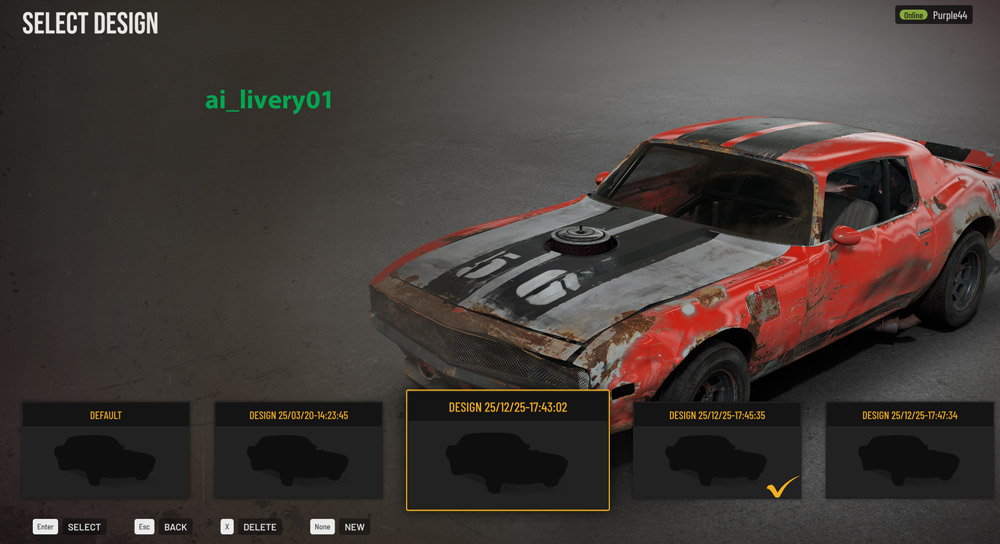Open the Purple44 online profile badge
The image size is (1000, 544).
tap(934, 15)
